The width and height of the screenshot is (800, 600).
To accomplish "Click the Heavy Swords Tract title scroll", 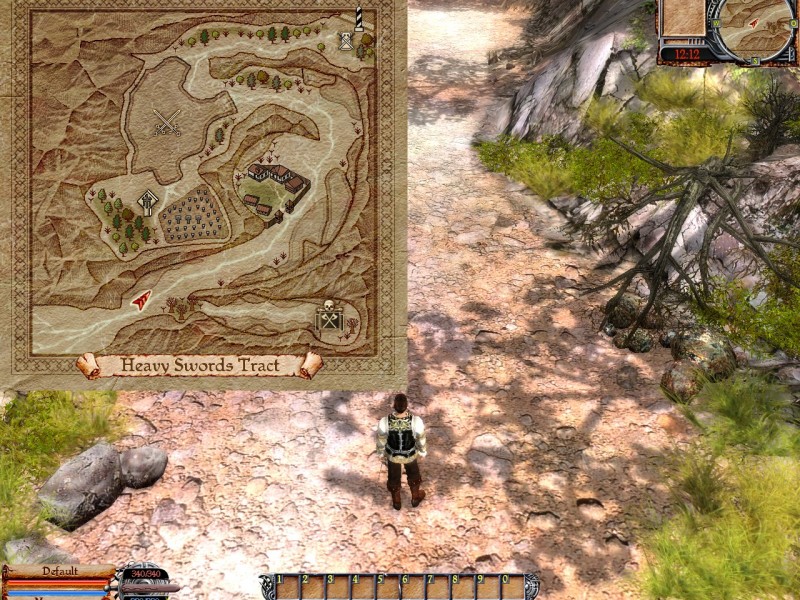I will (200, 365).
